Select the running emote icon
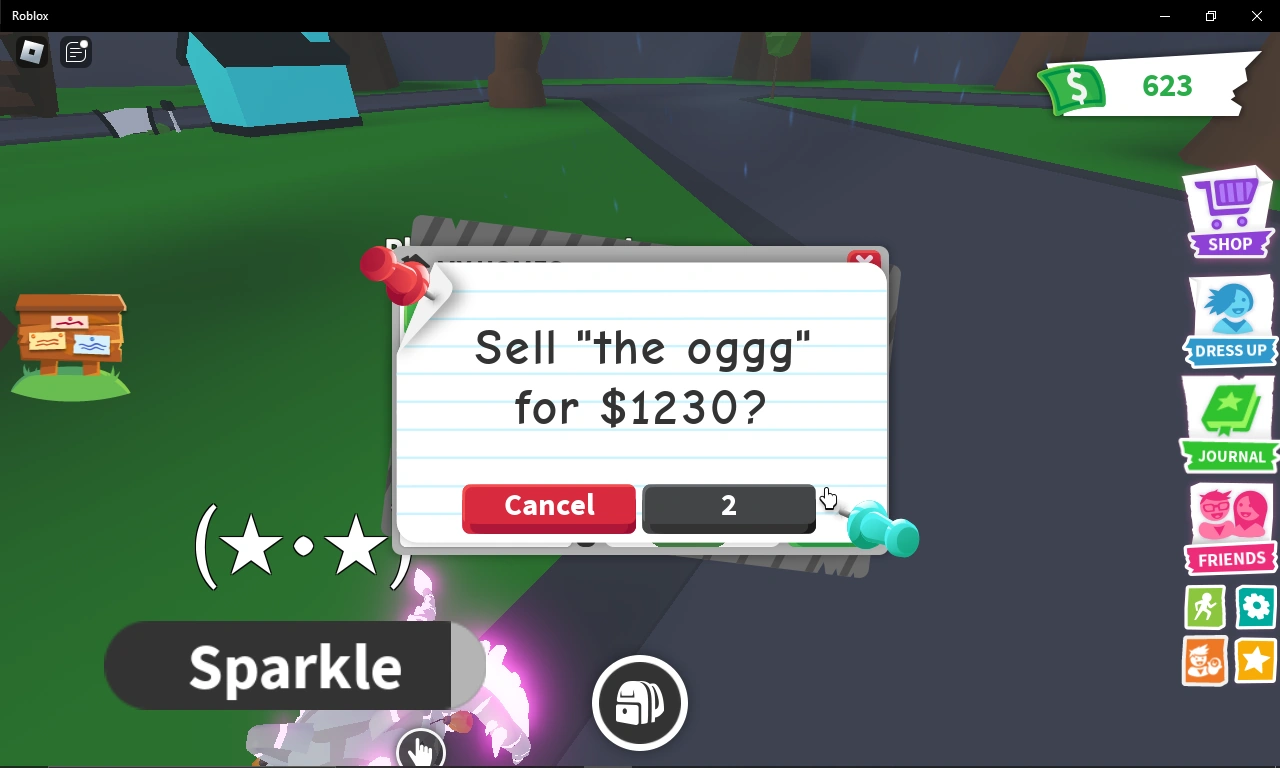Viewport: 1280px width, 768px height. tap(1204, 607)
